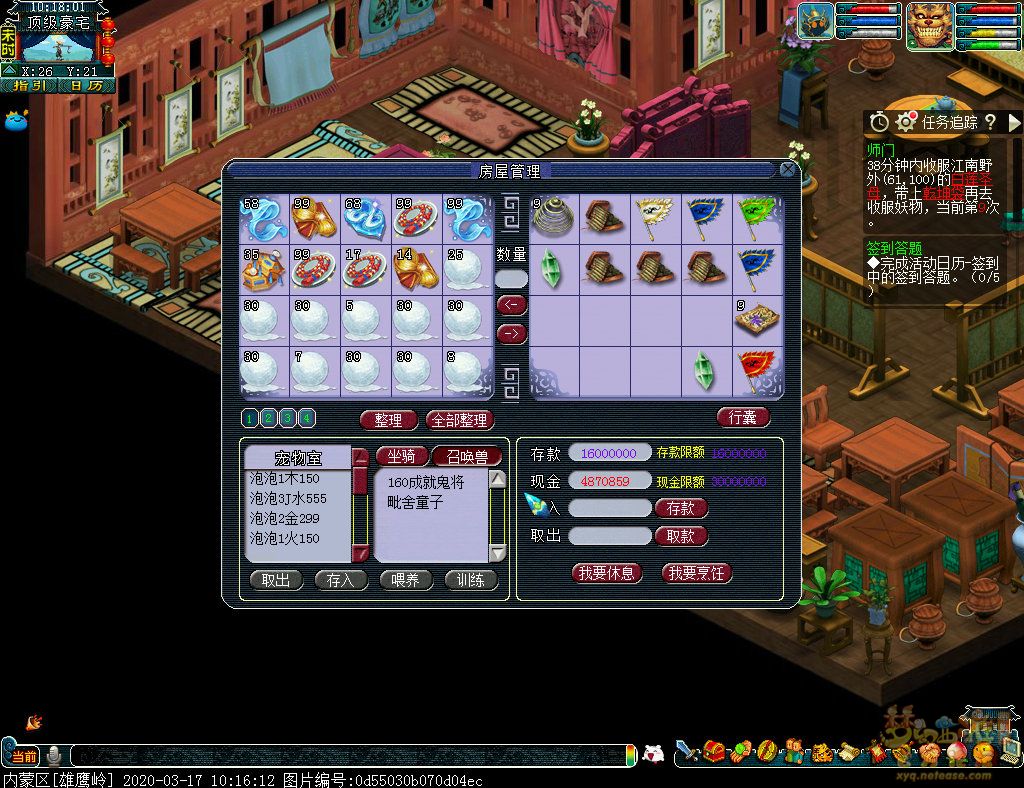Open the red treasure chest toolbar icon

coord(713,751)
